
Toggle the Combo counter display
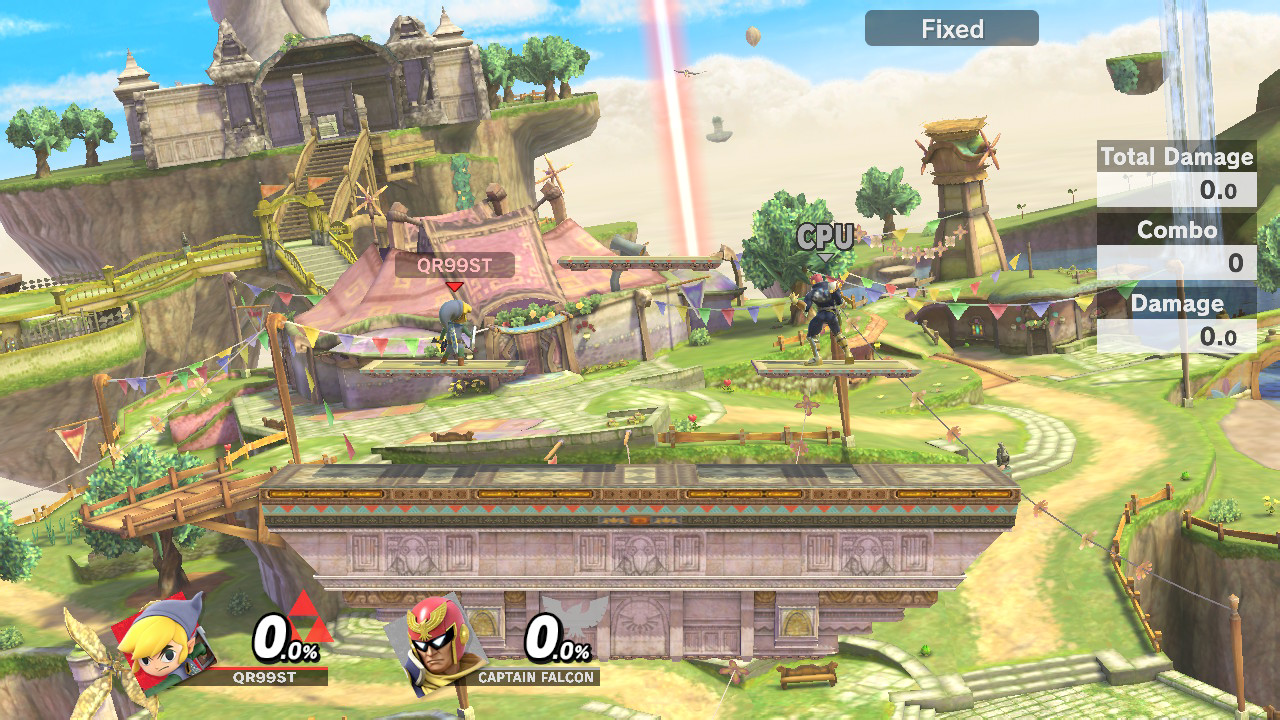pos(1180,229)
